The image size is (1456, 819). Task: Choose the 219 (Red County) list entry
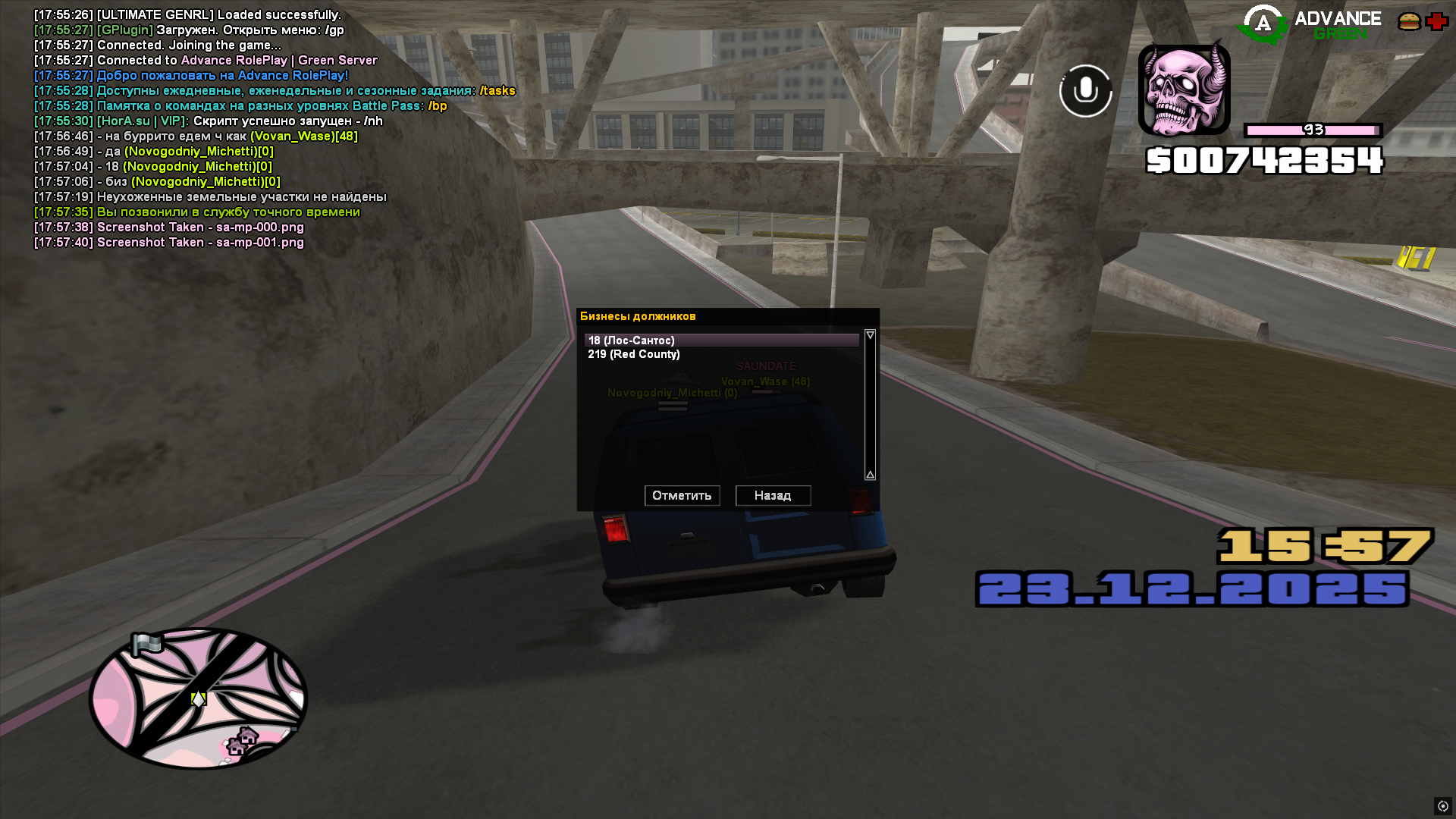coord(634,354)
